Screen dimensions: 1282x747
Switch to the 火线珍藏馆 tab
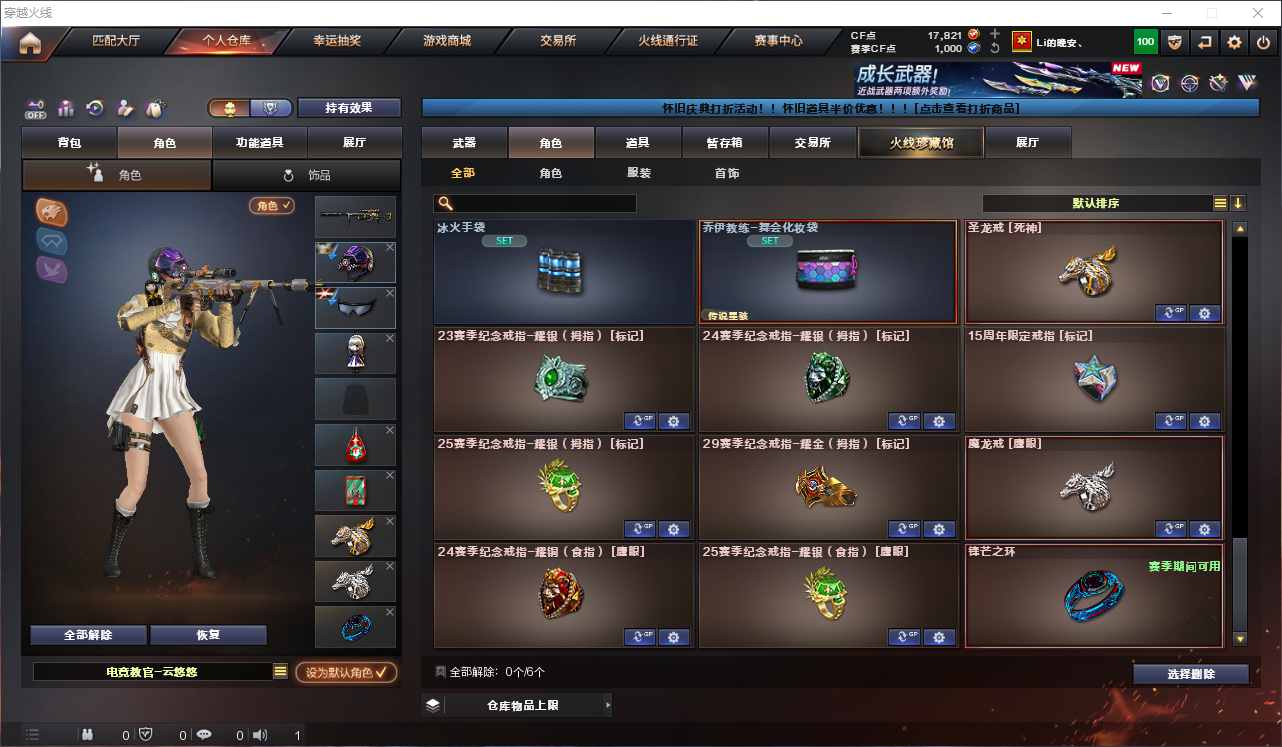(x=919, y=142)
